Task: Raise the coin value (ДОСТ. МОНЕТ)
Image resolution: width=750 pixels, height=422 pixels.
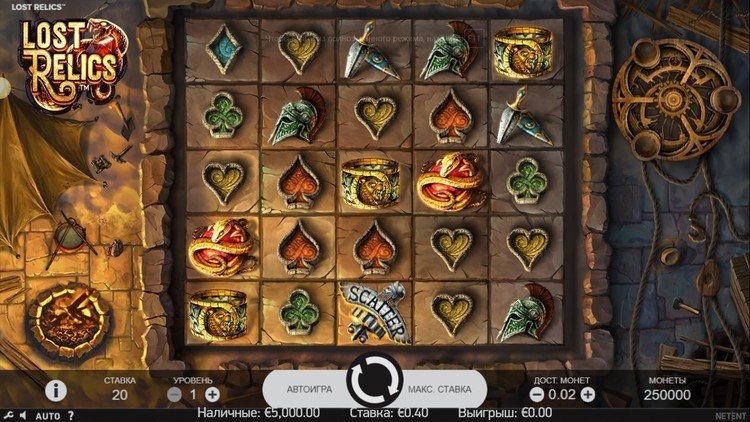Action: click(x=588, y=395)
